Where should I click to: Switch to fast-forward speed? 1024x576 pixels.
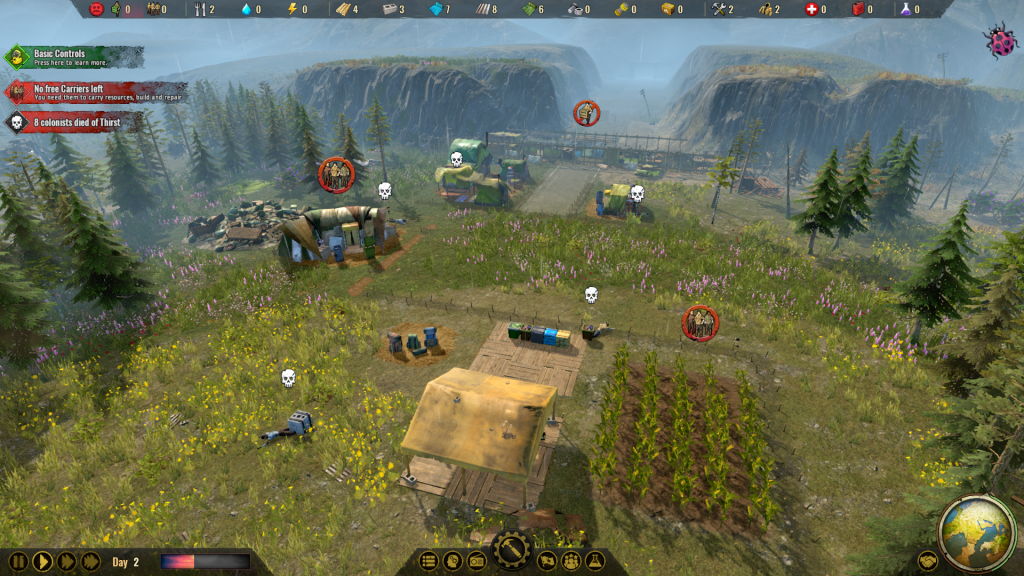[x=66, y=561]
